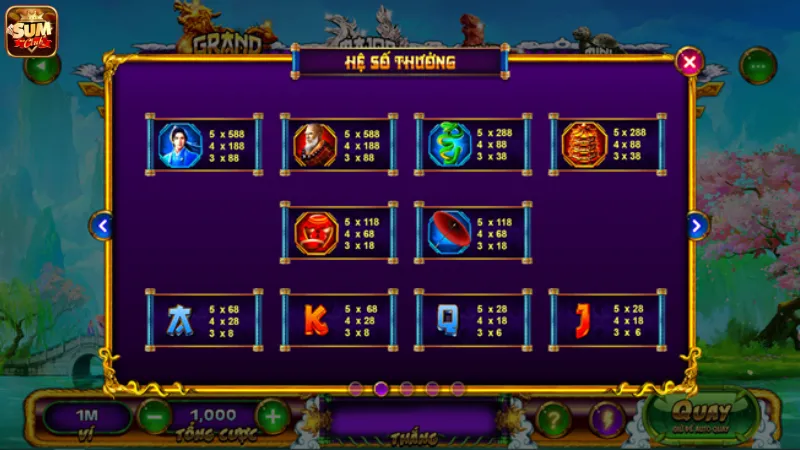Click the green back arrow button
The width and height of the screenshot is (800, 450).
coord(42,68)
